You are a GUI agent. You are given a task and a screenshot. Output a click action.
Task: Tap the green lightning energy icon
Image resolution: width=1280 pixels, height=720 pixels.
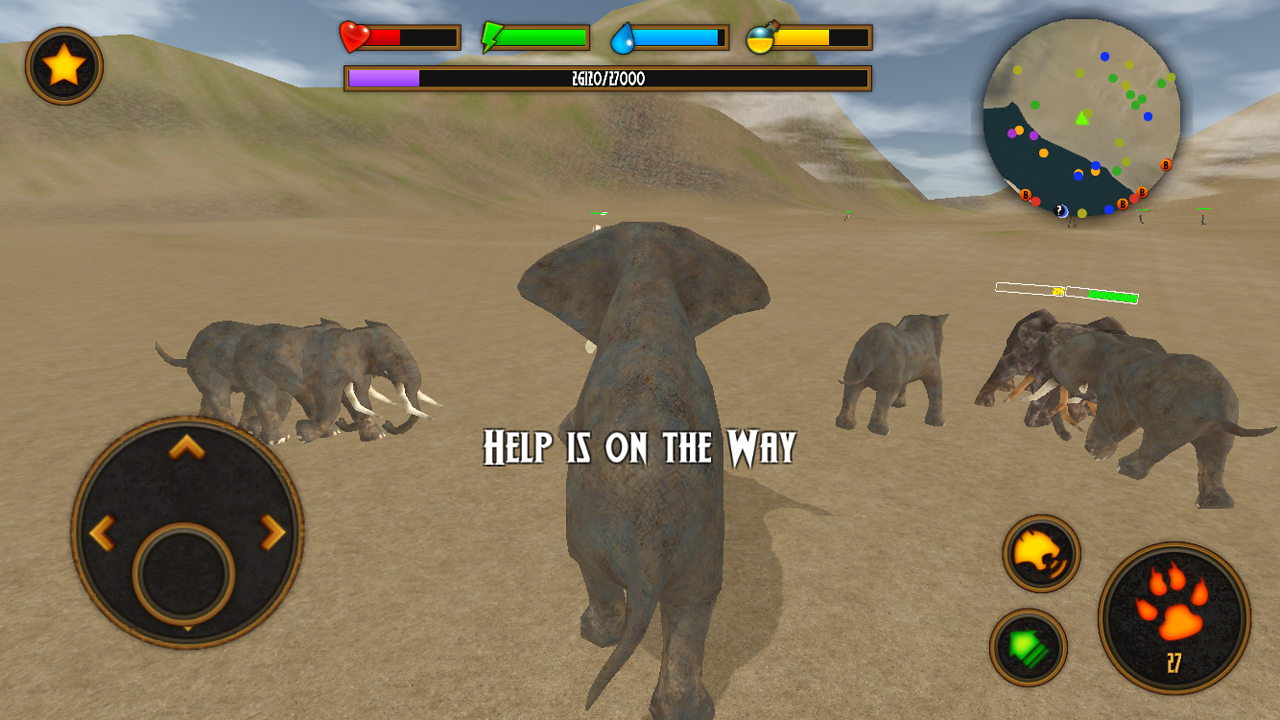pyautogui.click(x=492, y=36)
